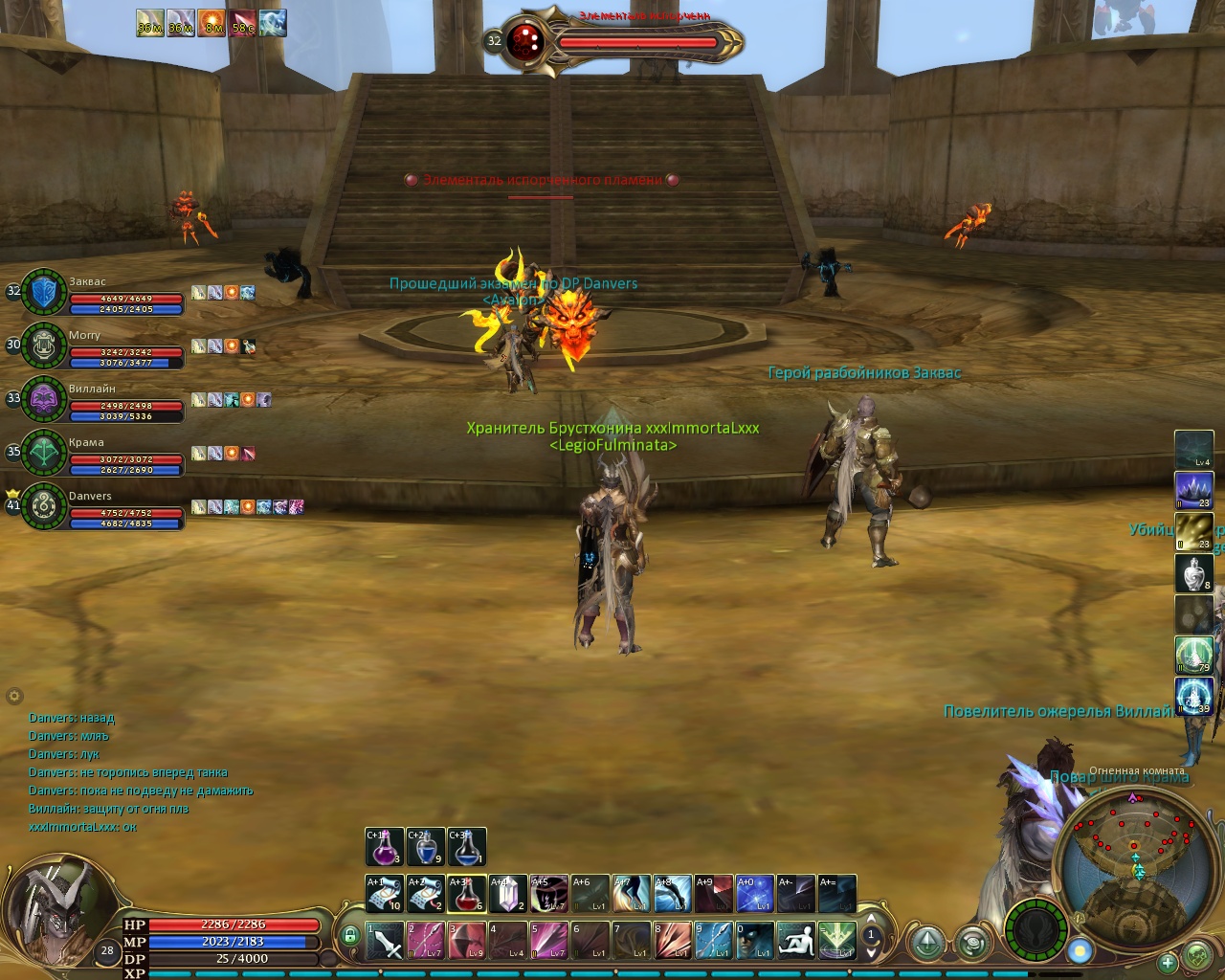Select party member Закваc's portrait
1225x980 pixels.
[x=44, y=293]
